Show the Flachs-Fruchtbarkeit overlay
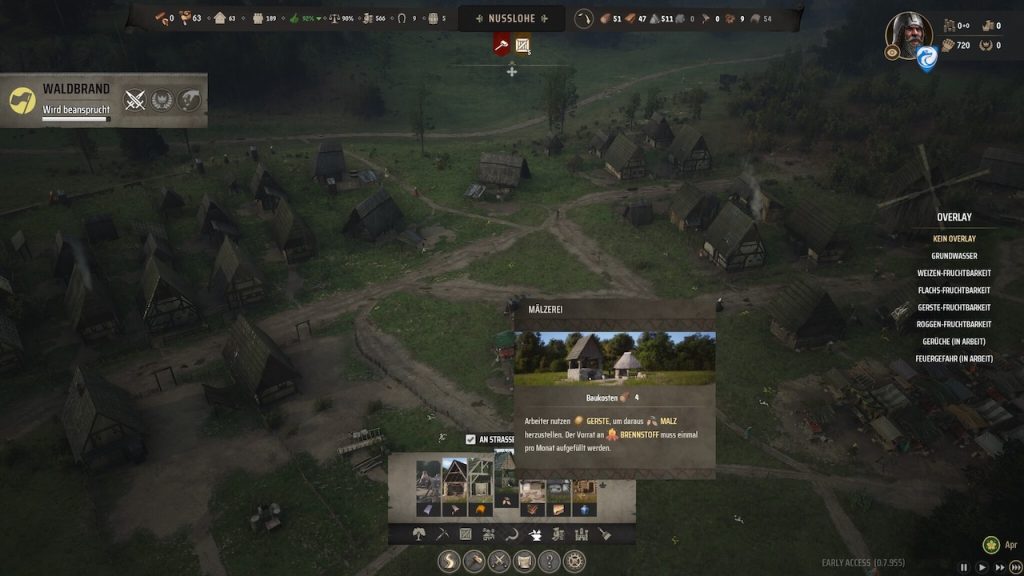1024x576 pixels. (953, 290)
